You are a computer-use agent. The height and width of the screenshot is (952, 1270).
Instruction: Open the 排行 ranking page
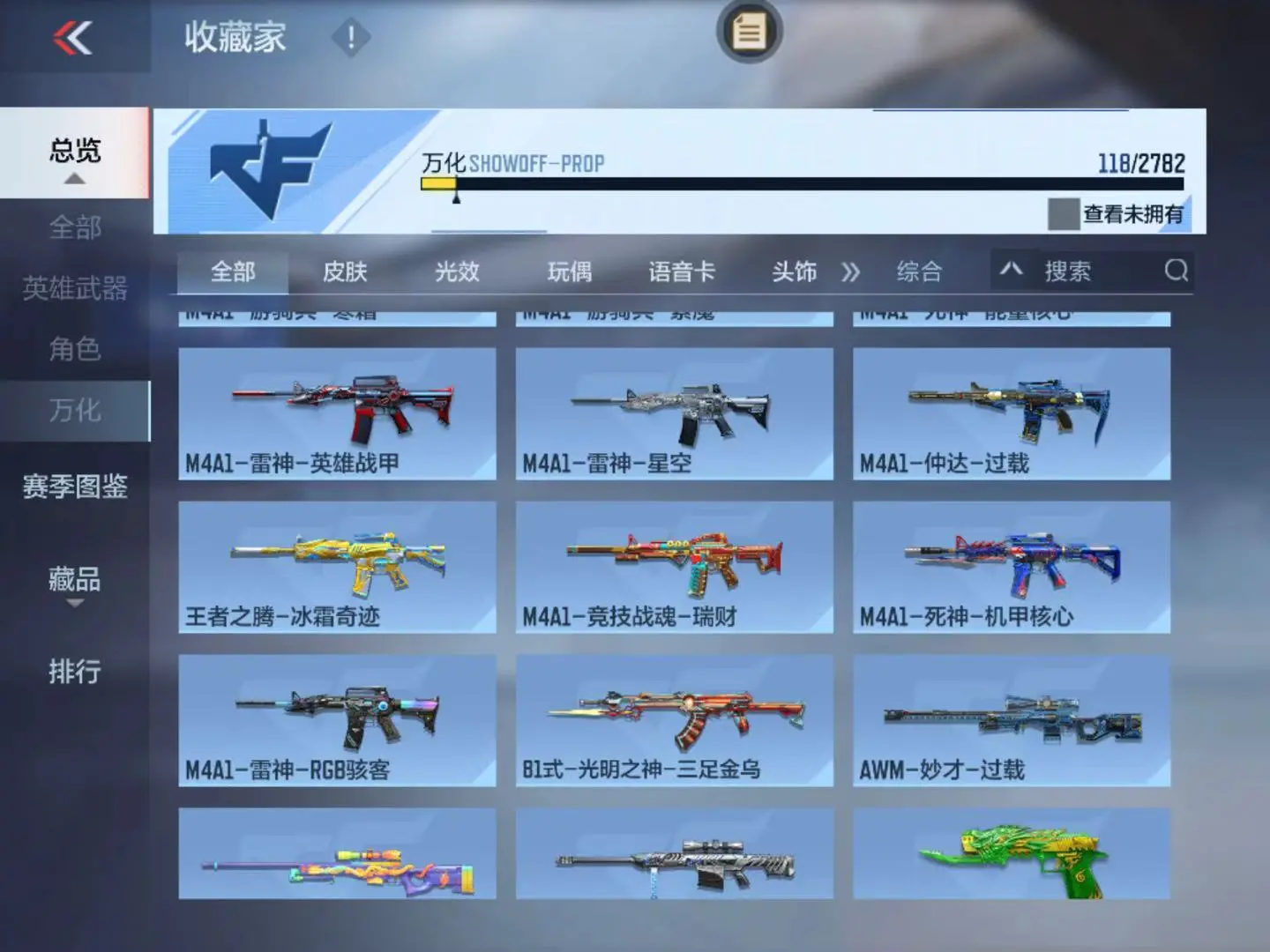tap(75, 672)
